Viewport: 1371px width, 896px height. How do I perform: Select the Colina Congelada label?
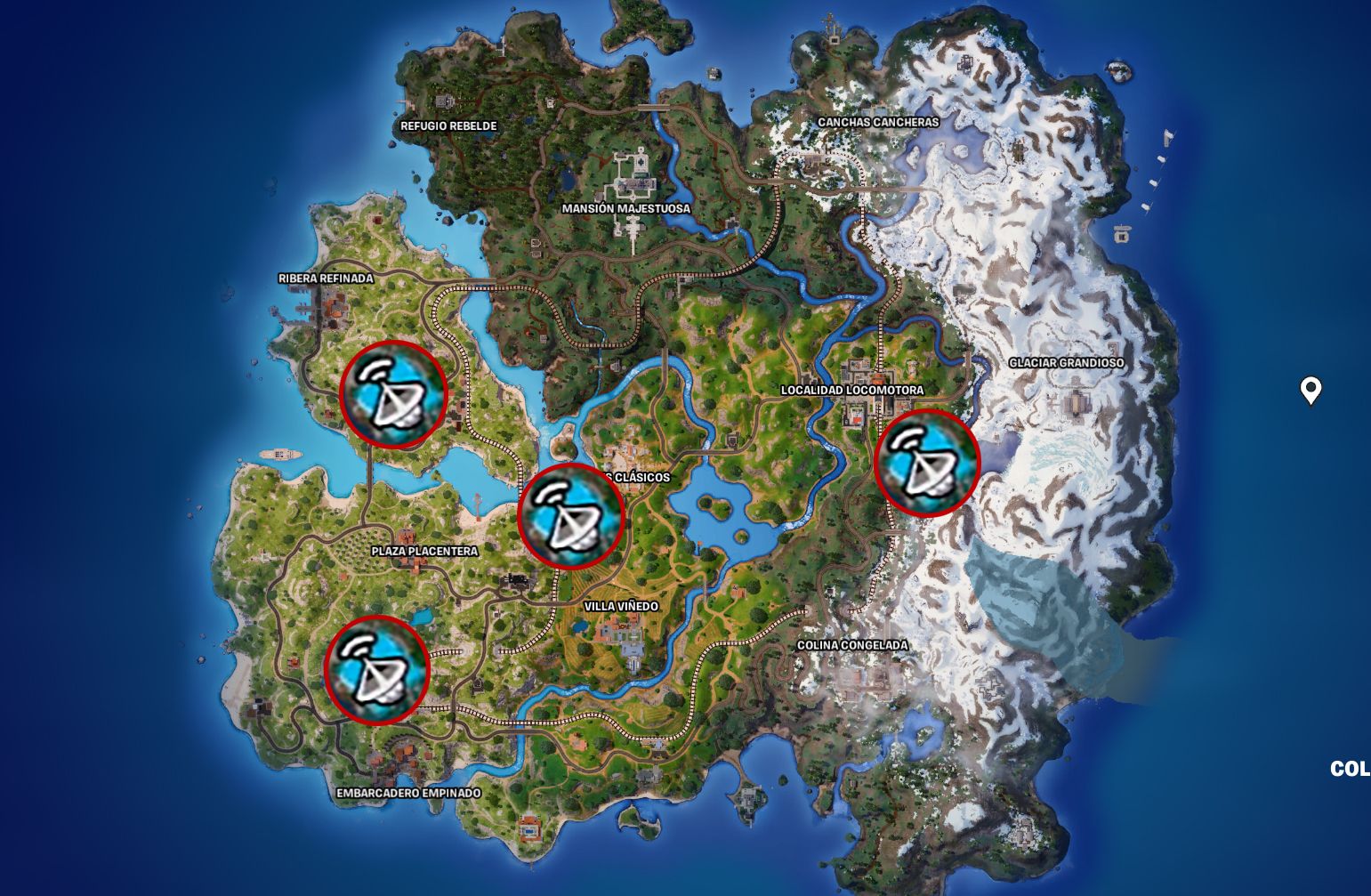(x=851, y=643)
